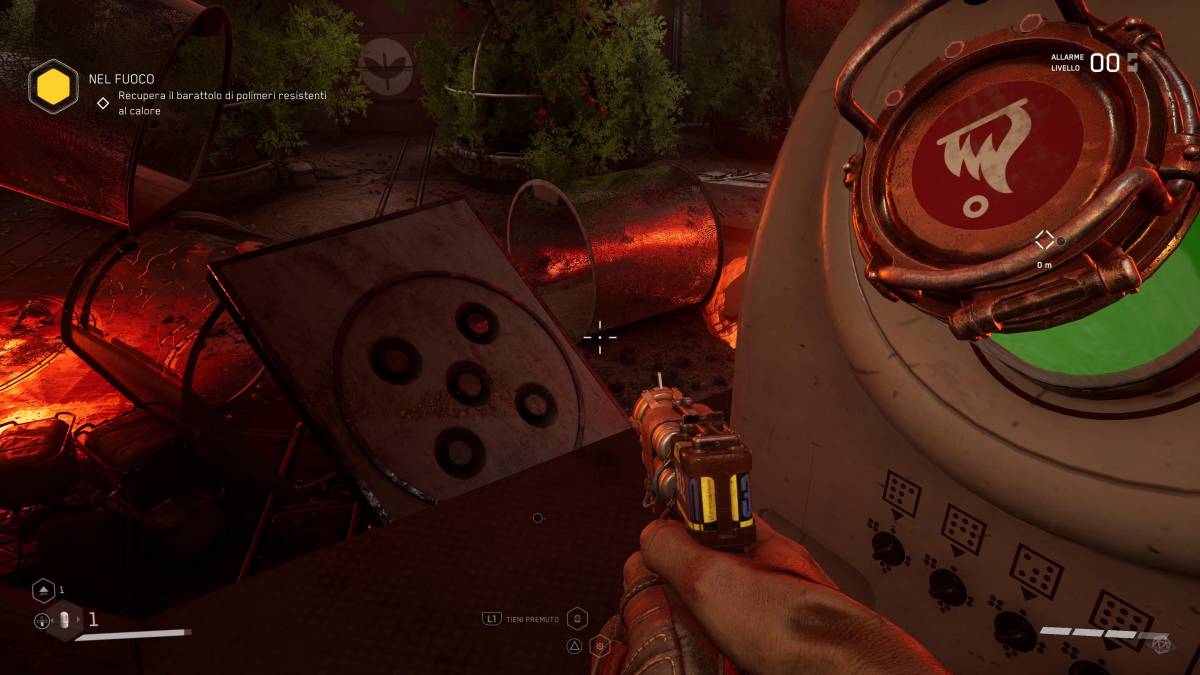Click the diamond objective waypoint marker
This screenshot has height=675, width=1200.
tap(1044, 239)
